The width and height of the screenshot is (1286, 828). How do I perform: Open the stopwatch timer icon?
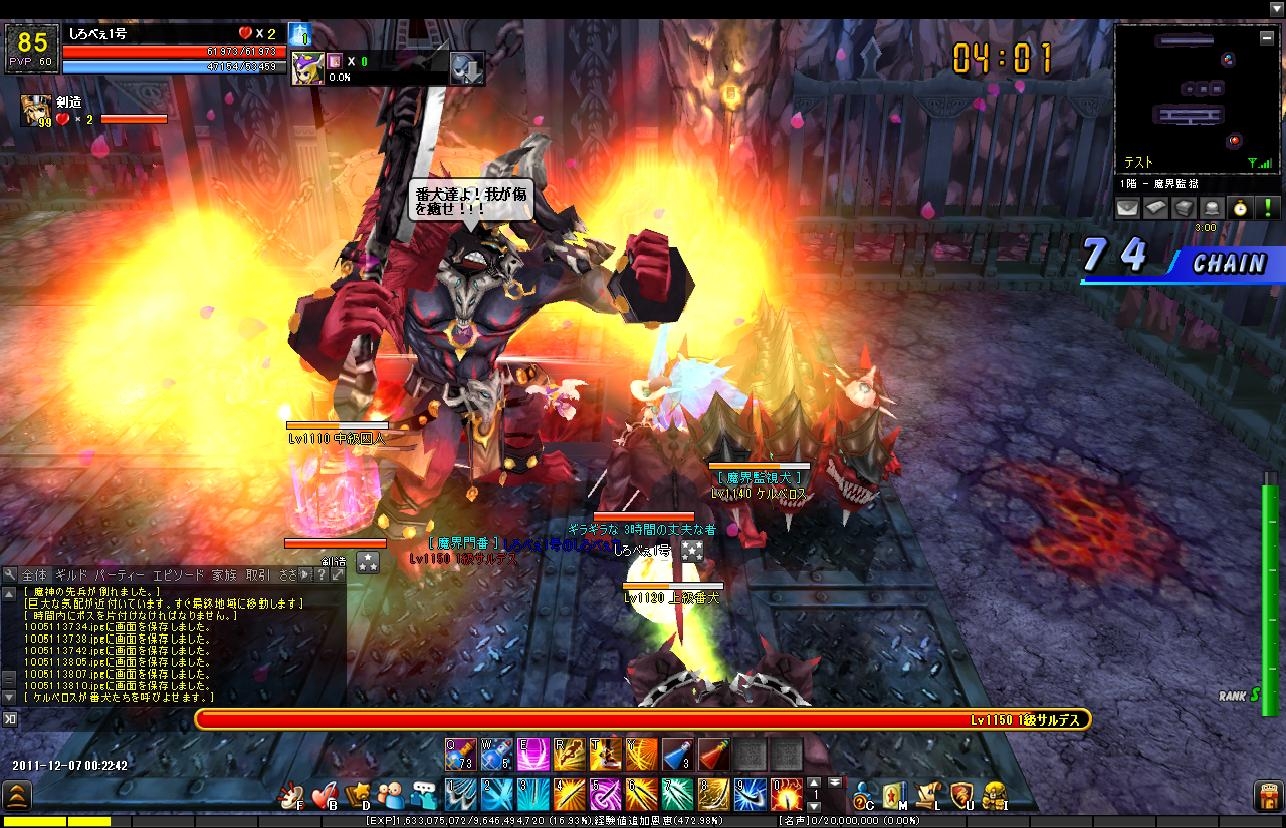click(x=1239, y=208)
